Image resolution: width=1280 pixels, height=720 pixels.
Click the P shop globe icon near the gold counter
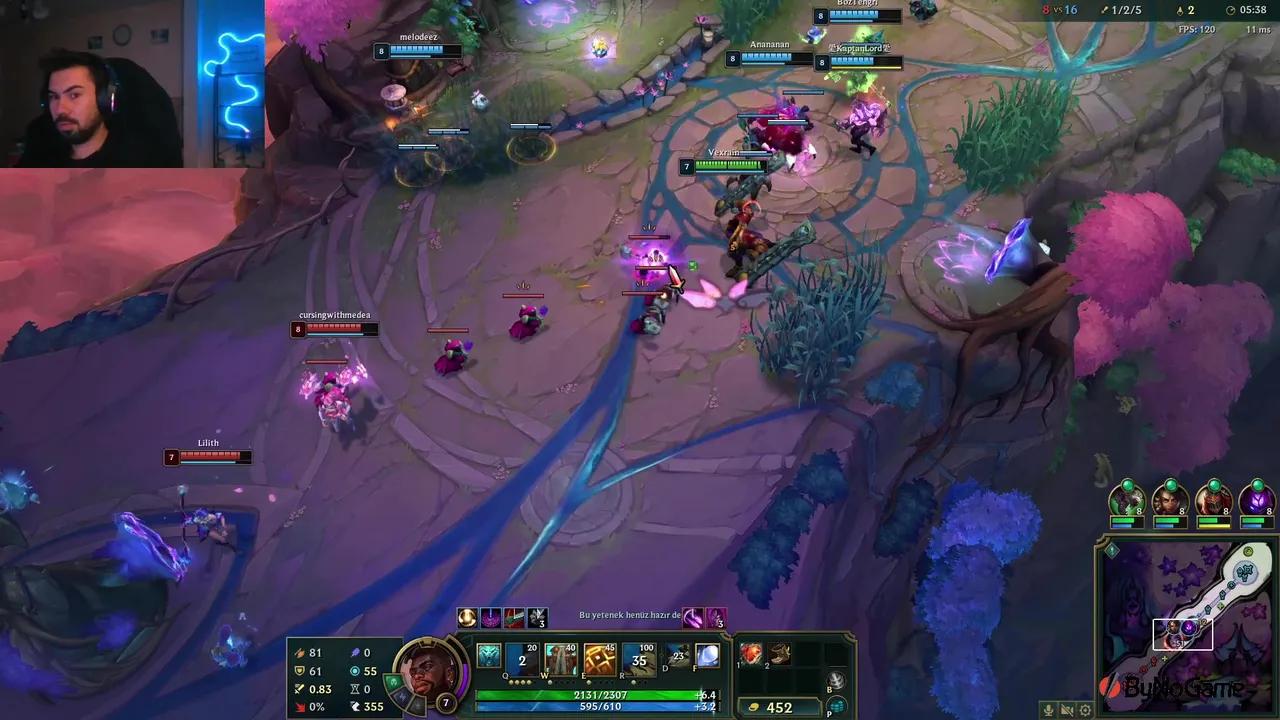click(839, 706)
